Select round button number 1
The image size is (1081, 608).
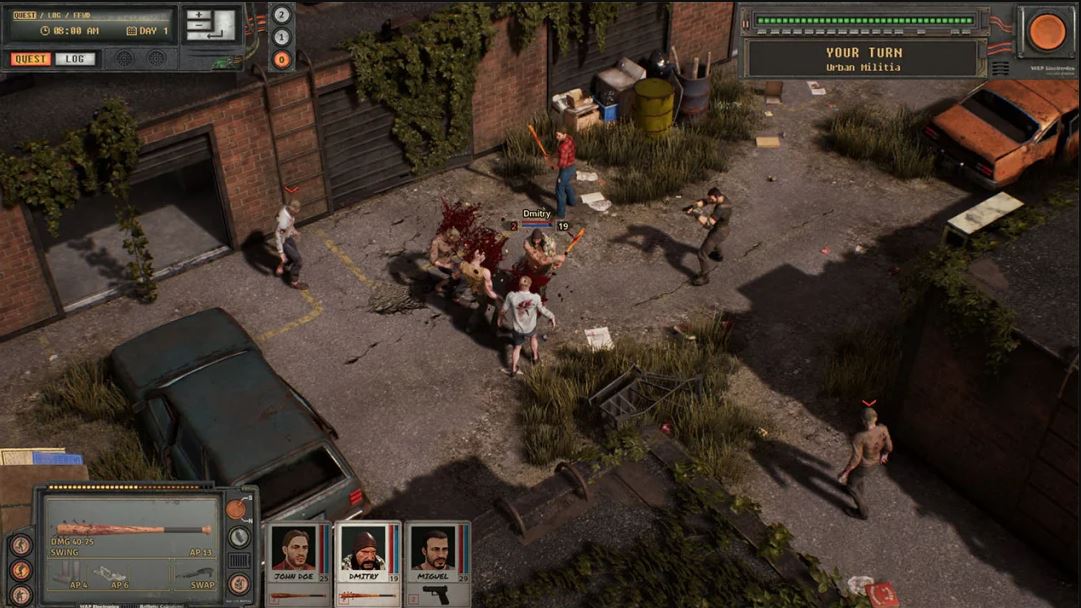(282, 37)
